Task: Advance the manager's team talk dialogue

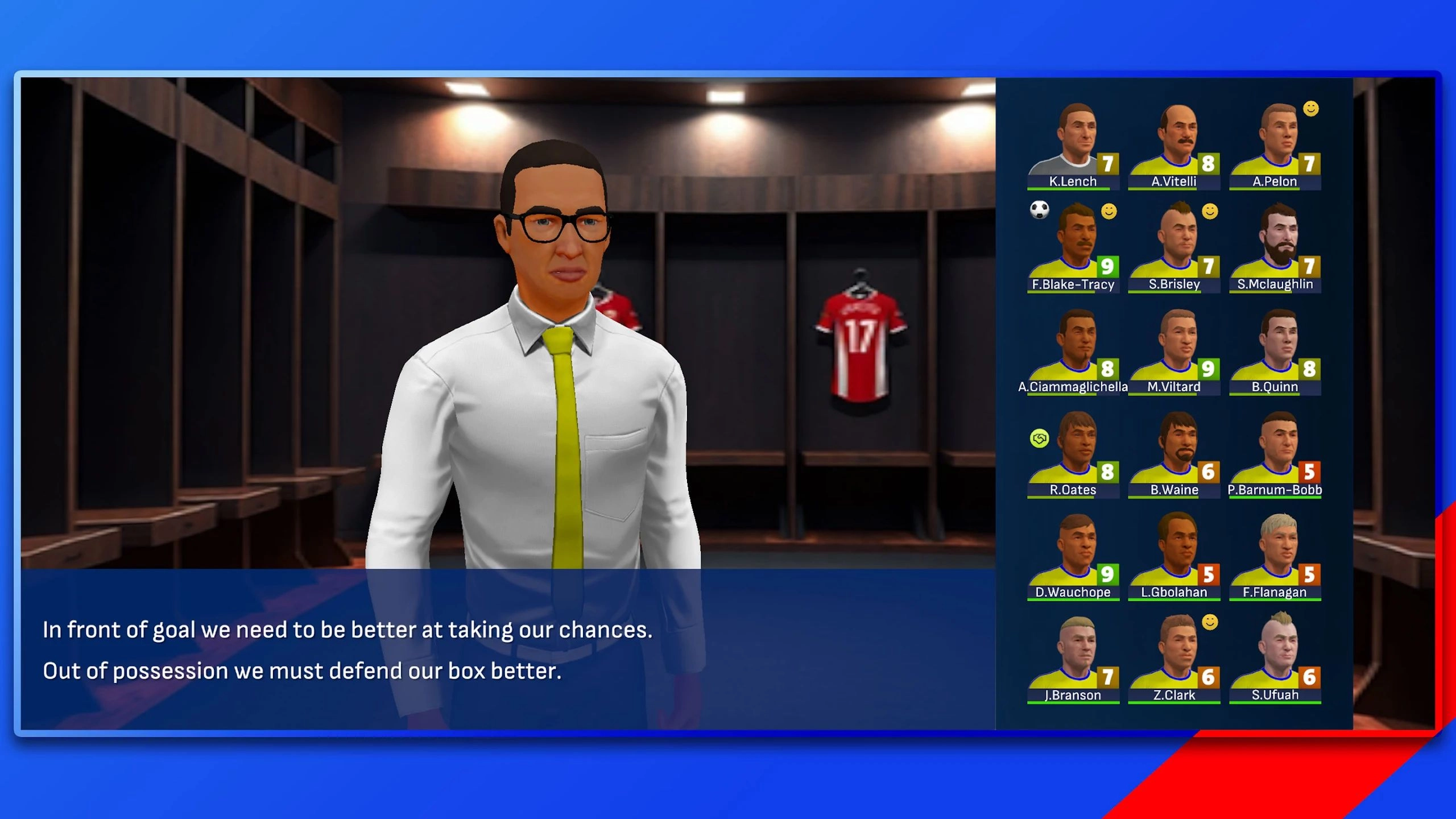Action: (x=507, y=650)
